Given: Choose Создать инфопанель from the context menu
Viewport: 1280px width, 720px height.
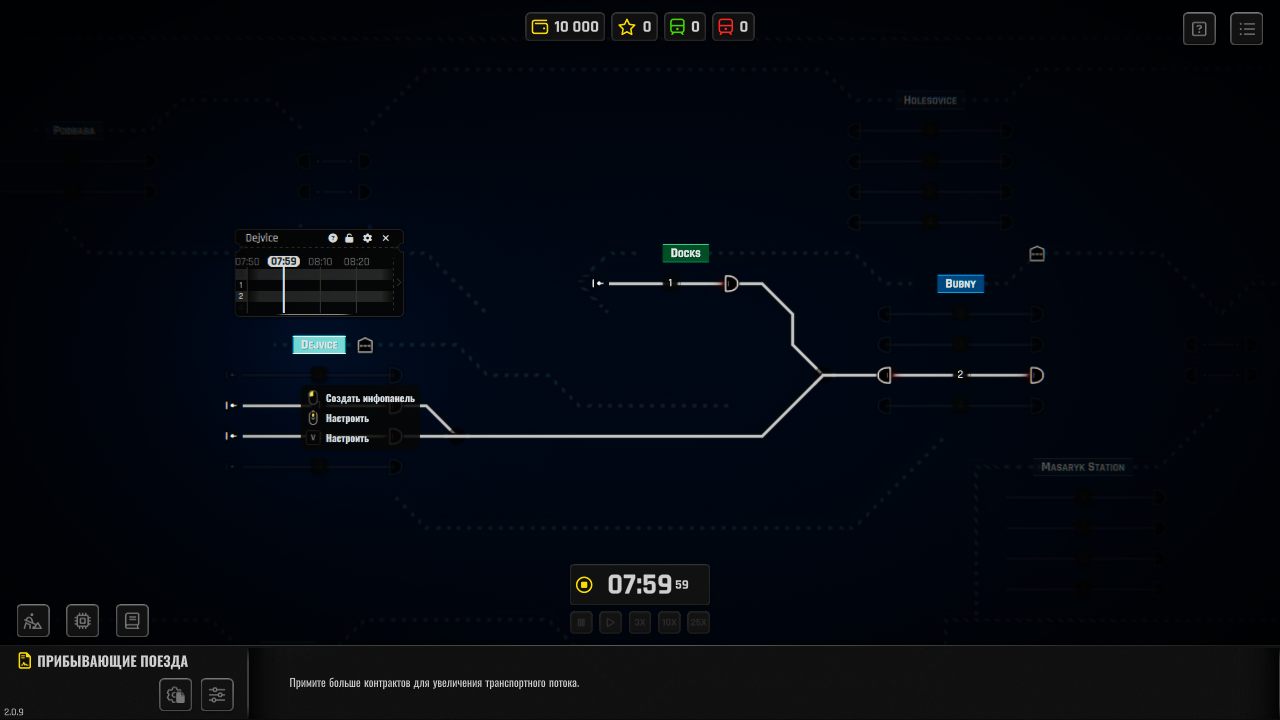Looking at the screenshot, I should [370, 398].
